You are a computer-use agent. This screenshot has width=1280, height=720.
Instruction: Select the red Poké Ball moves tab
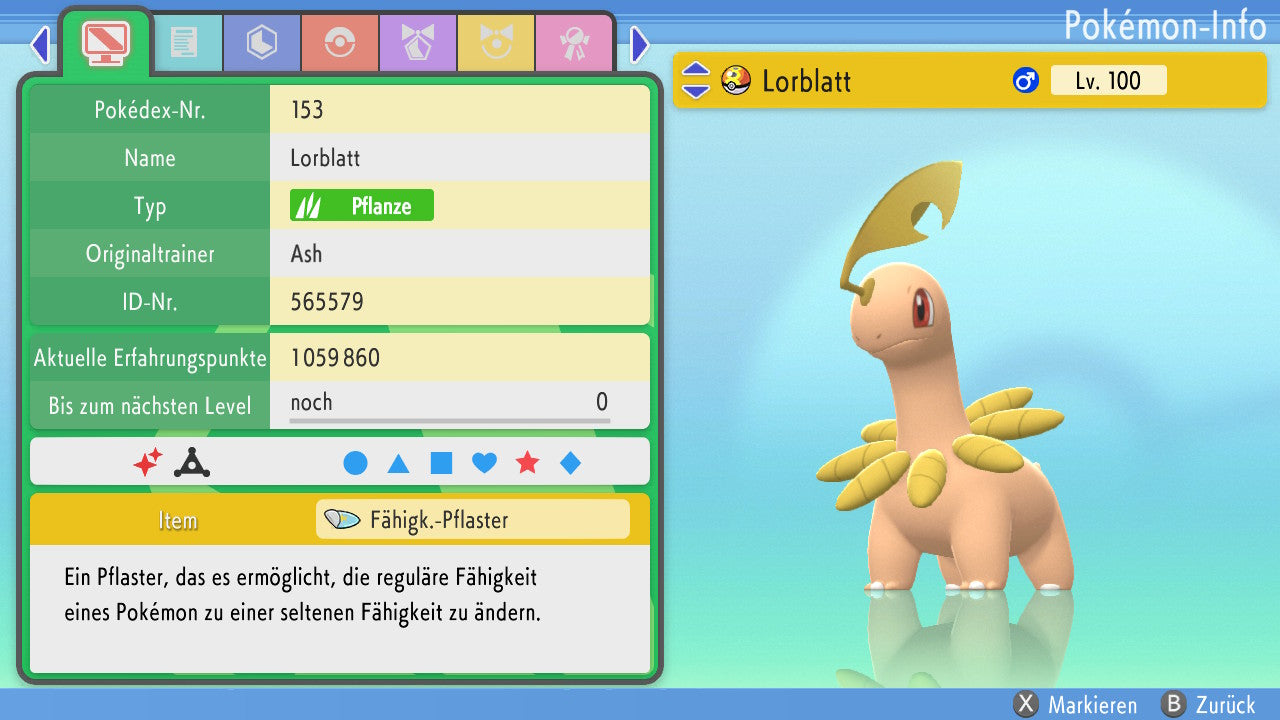point(340,43)
